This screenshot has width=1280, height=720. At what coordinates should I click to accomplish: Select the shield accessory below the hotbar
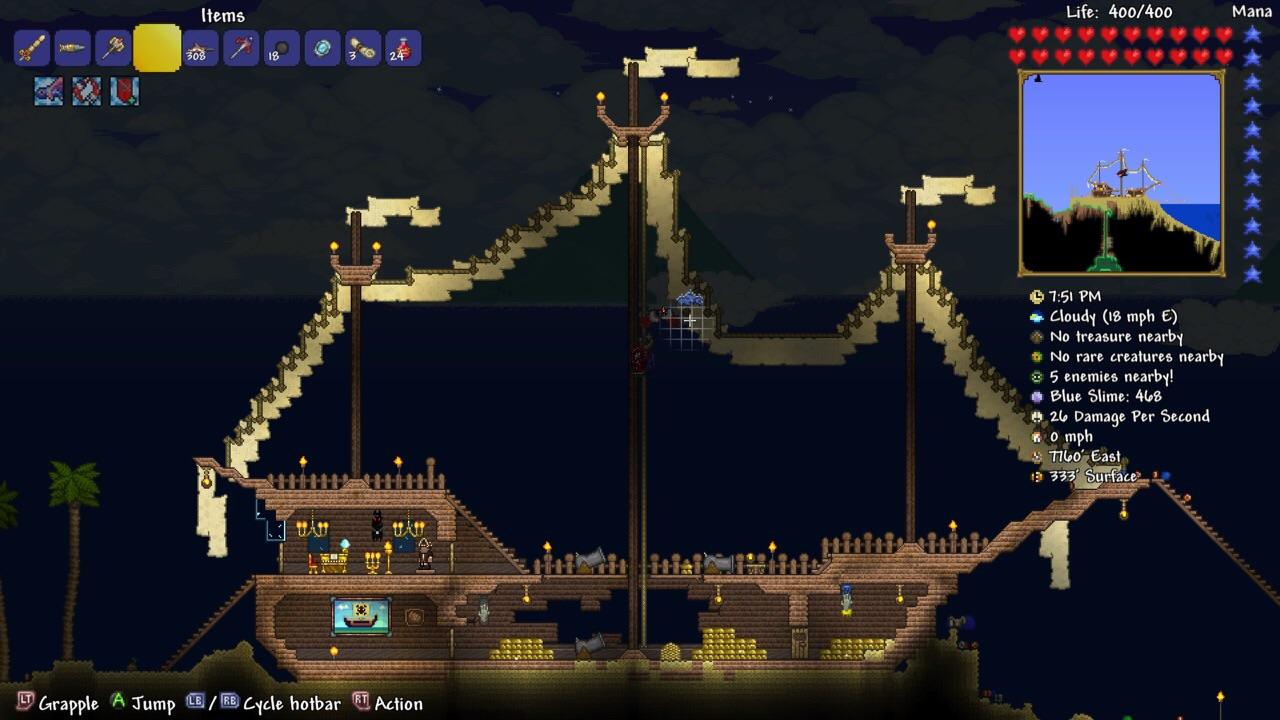pos(124,91)
